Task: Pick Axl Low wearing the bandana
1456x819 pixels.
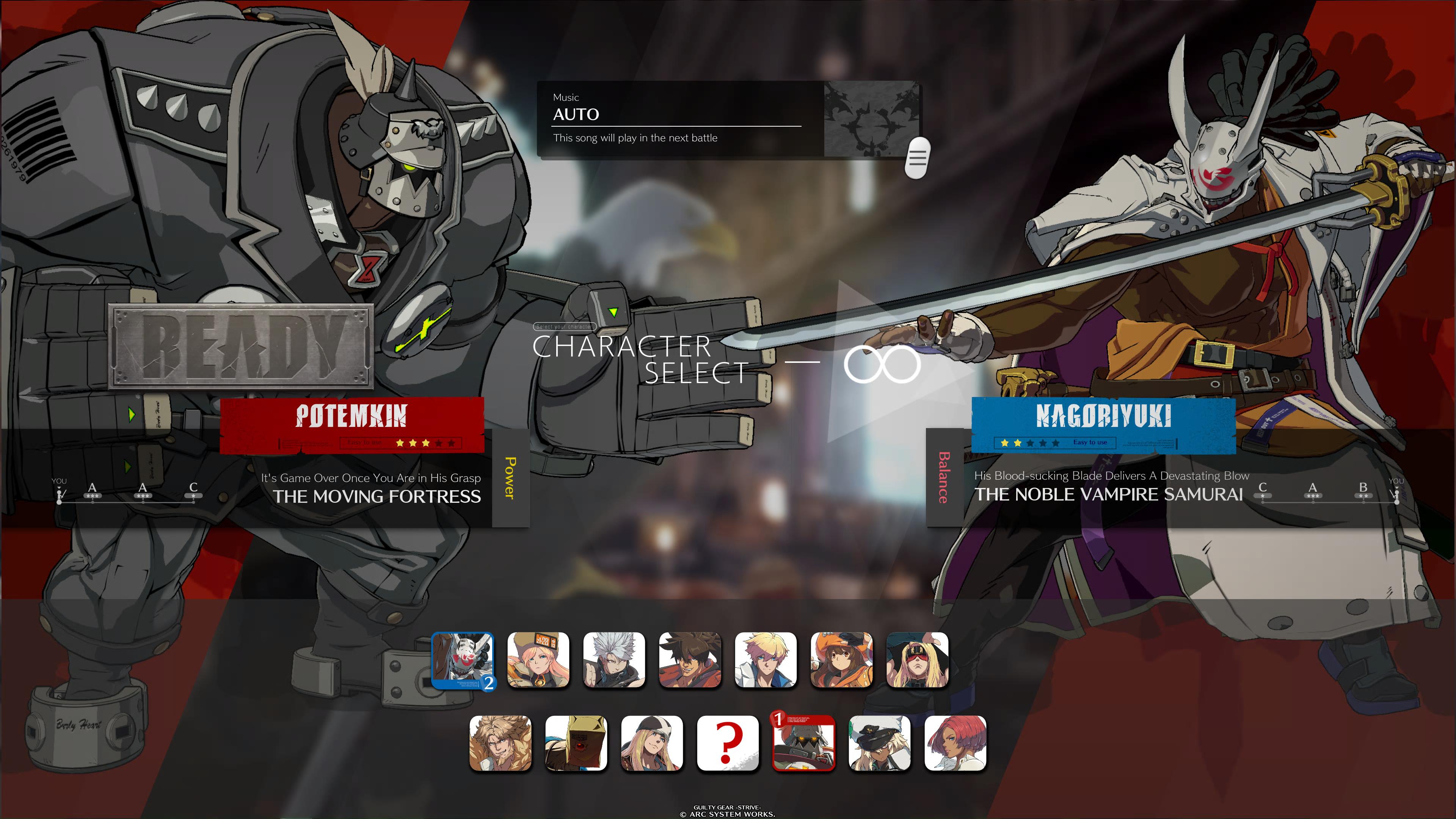Action: click(652, 743)
